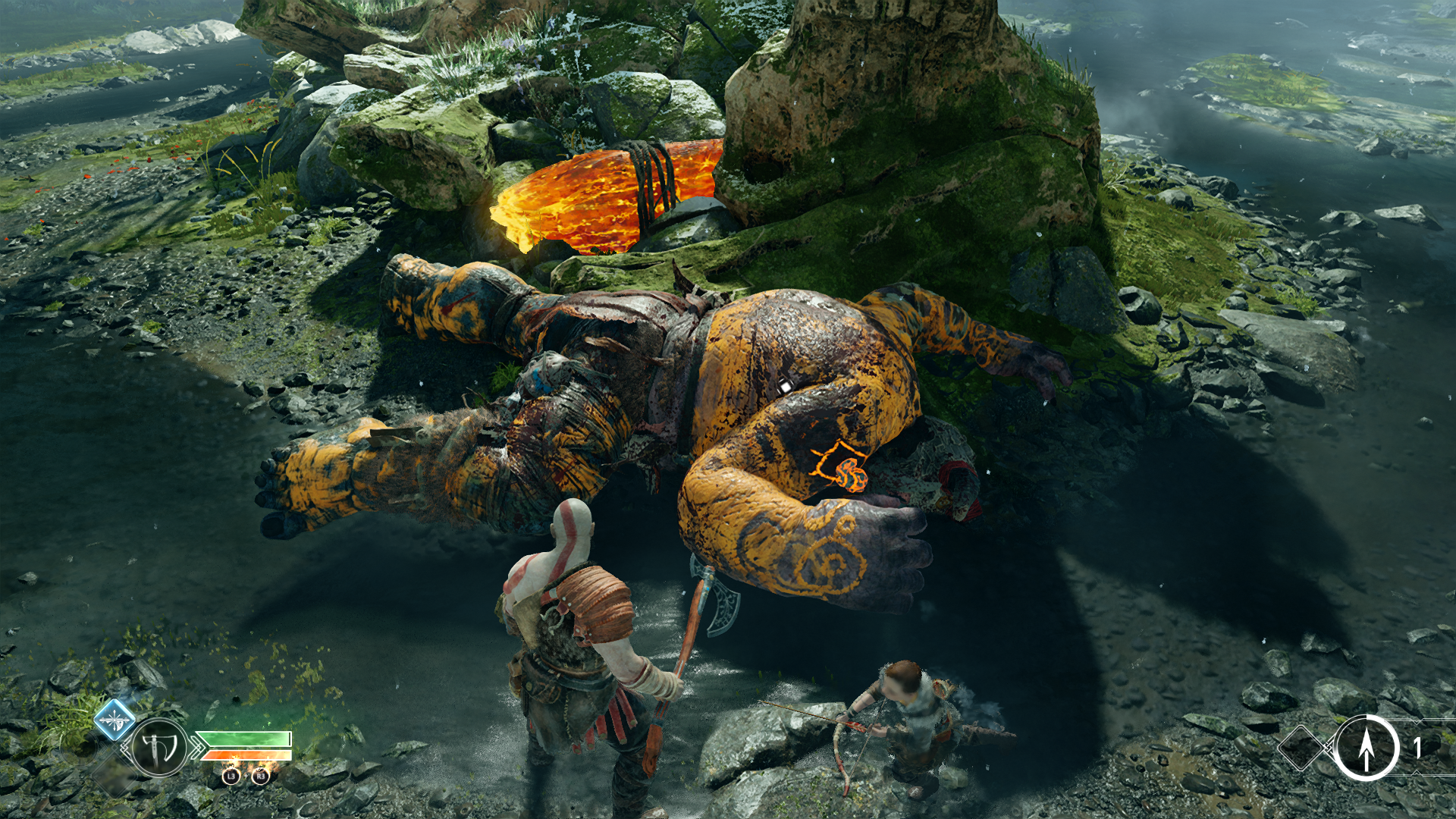Activate the blue diamond runic attack icon
Image resolution: width=1456 pixels, height=819 pixels.
[115, 719]
